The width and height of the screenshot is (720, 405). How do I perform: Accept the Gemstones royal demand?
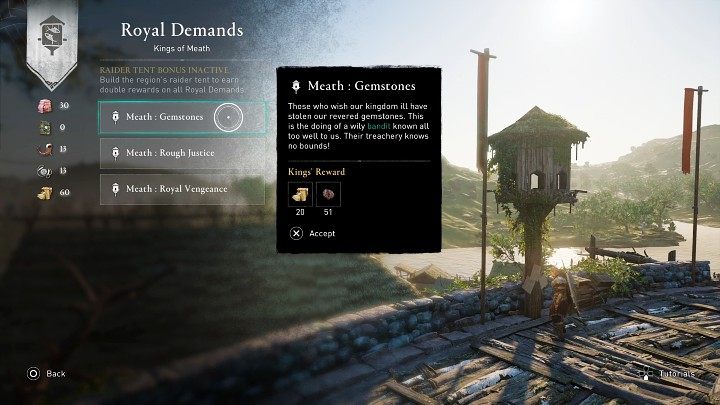point(312,233)
